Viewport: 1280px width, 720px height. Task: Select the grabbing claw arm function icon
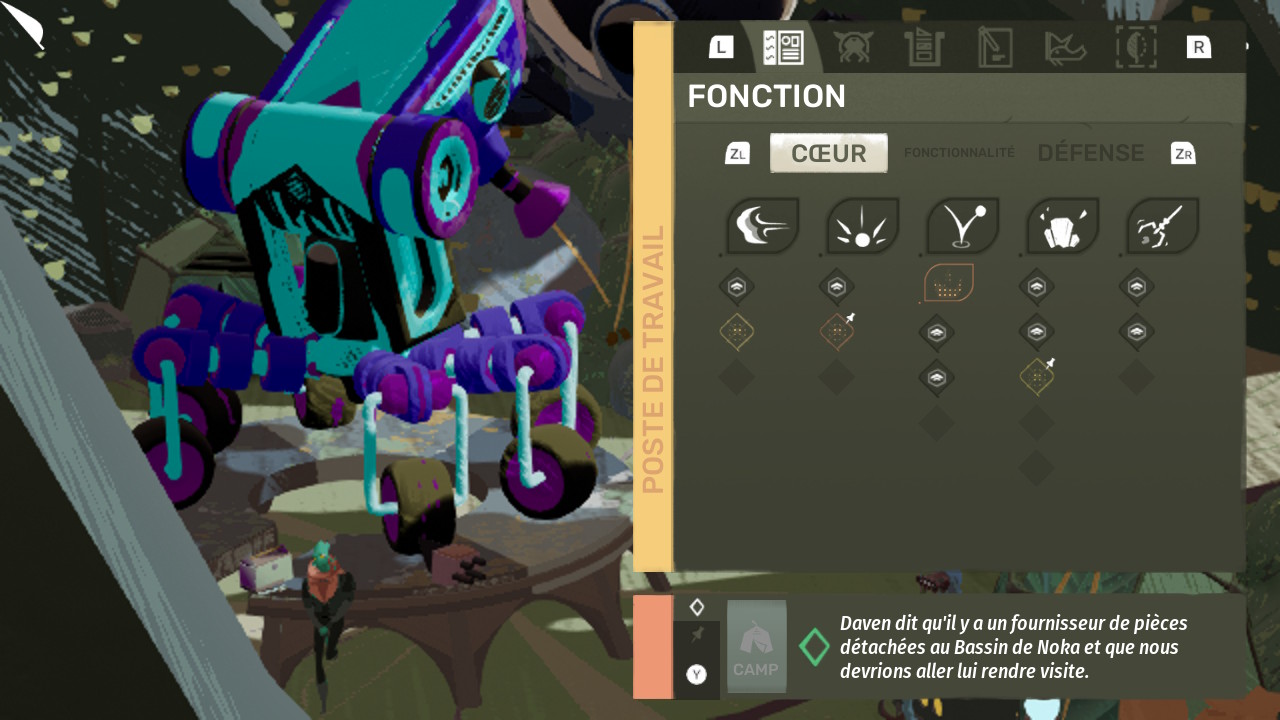coord(1162,225)
